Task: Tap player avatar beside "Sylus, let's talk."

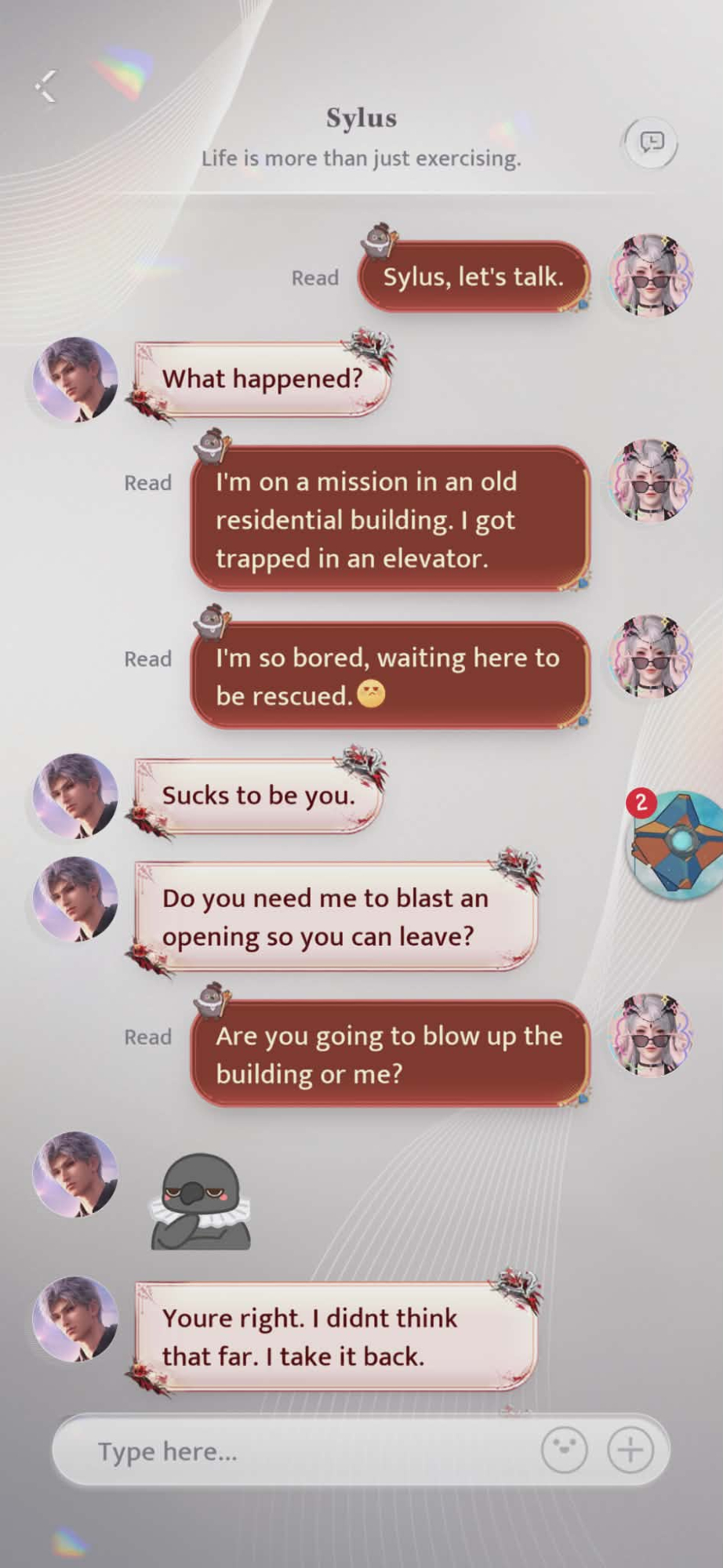Action: (x=651, y=275)
